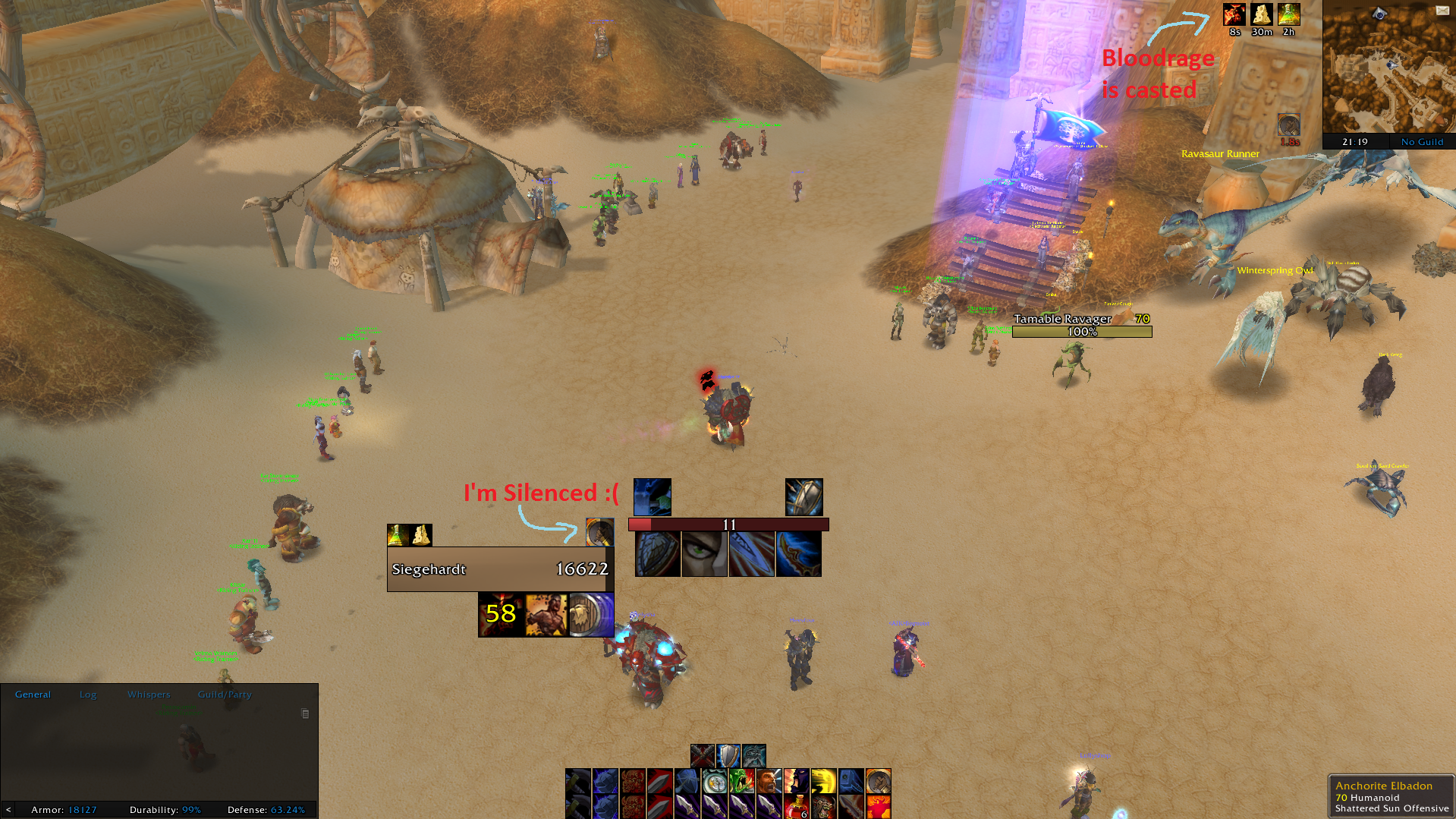Image resolution: width=1456 pixels, height=819 pixels.
Task: Select the Defensive Stance shield icon
Action: click(728, 754)
